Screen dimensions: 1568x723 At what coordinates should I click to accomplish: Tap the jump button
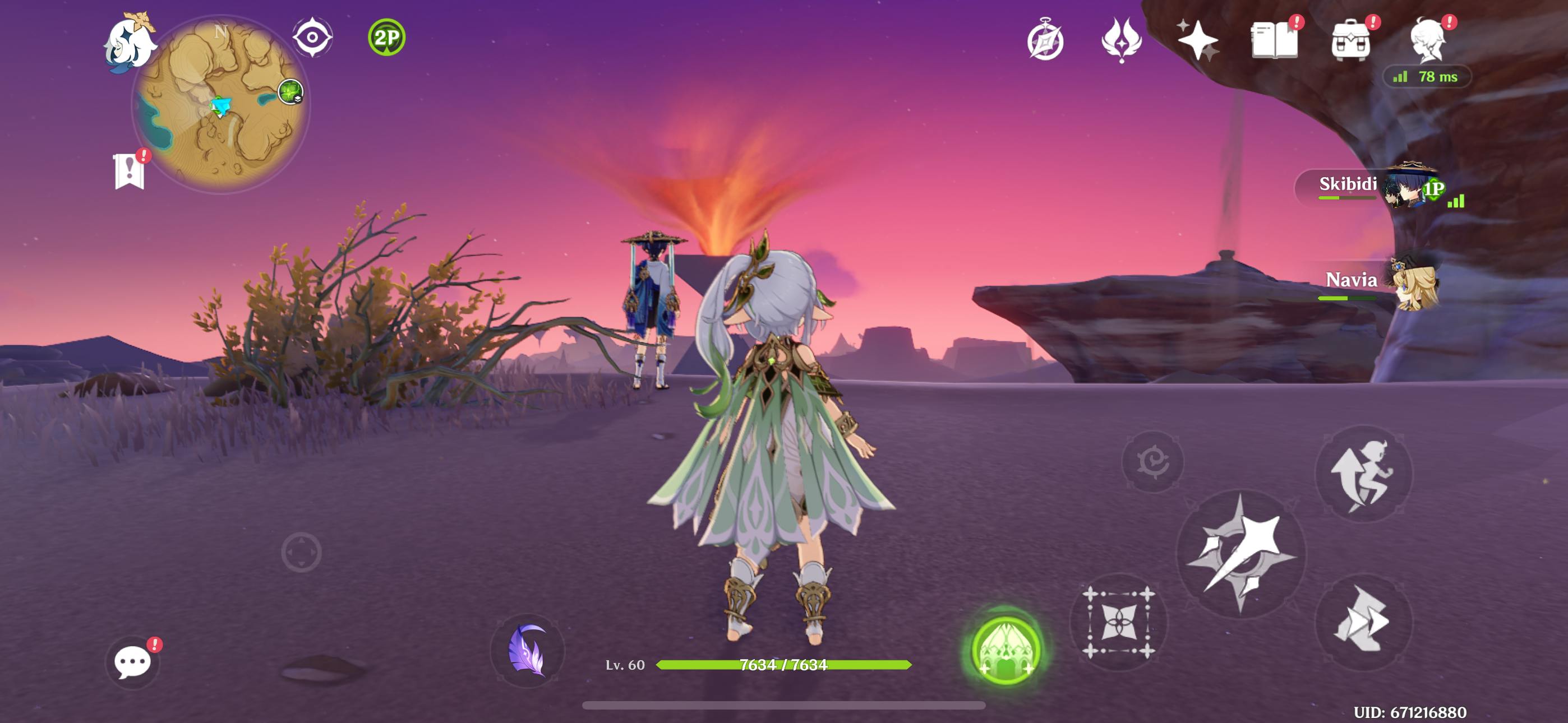pos(1363,474)
